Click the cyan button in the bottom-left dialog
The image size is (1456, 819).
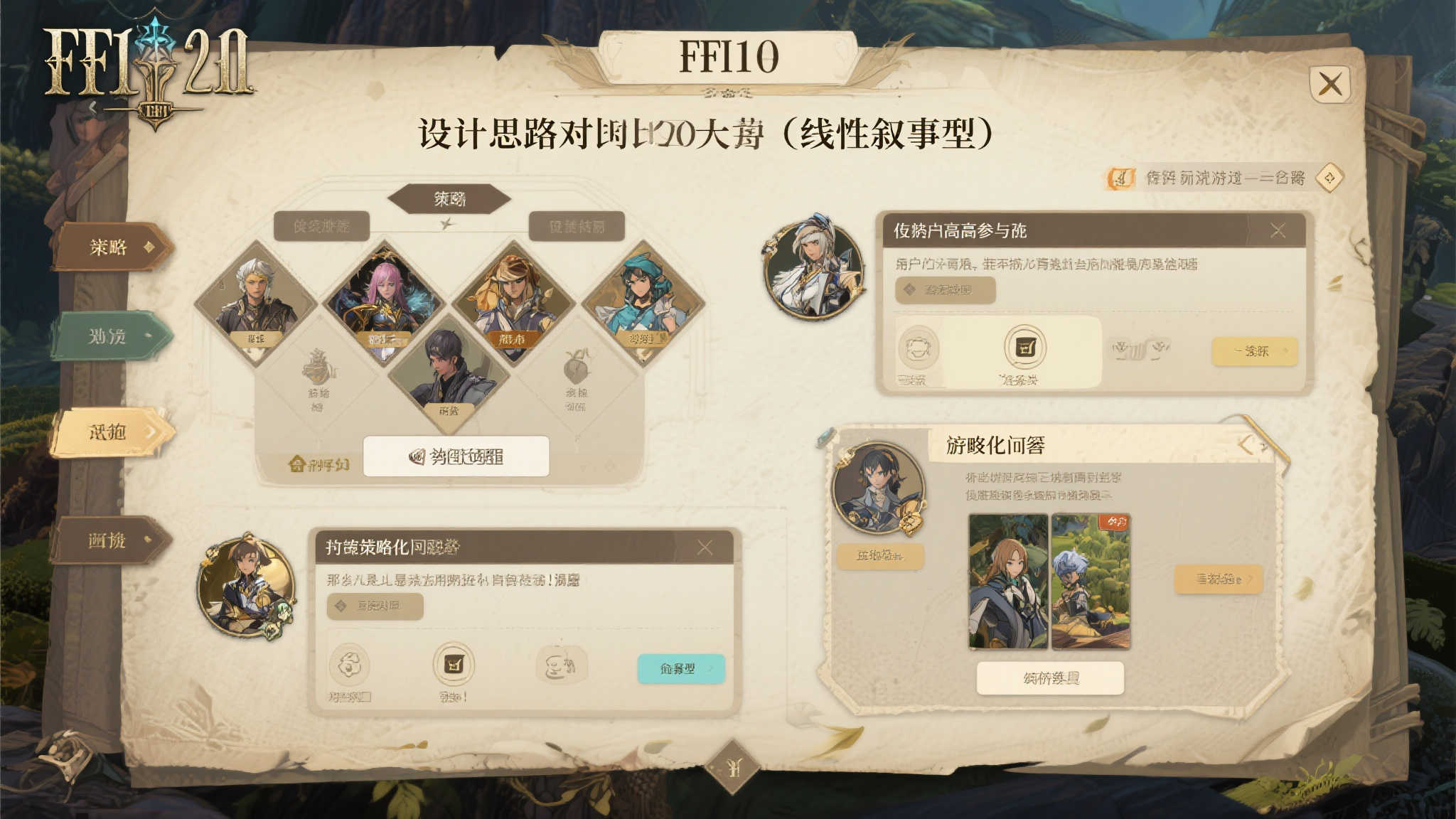click(x=680, y=670)
